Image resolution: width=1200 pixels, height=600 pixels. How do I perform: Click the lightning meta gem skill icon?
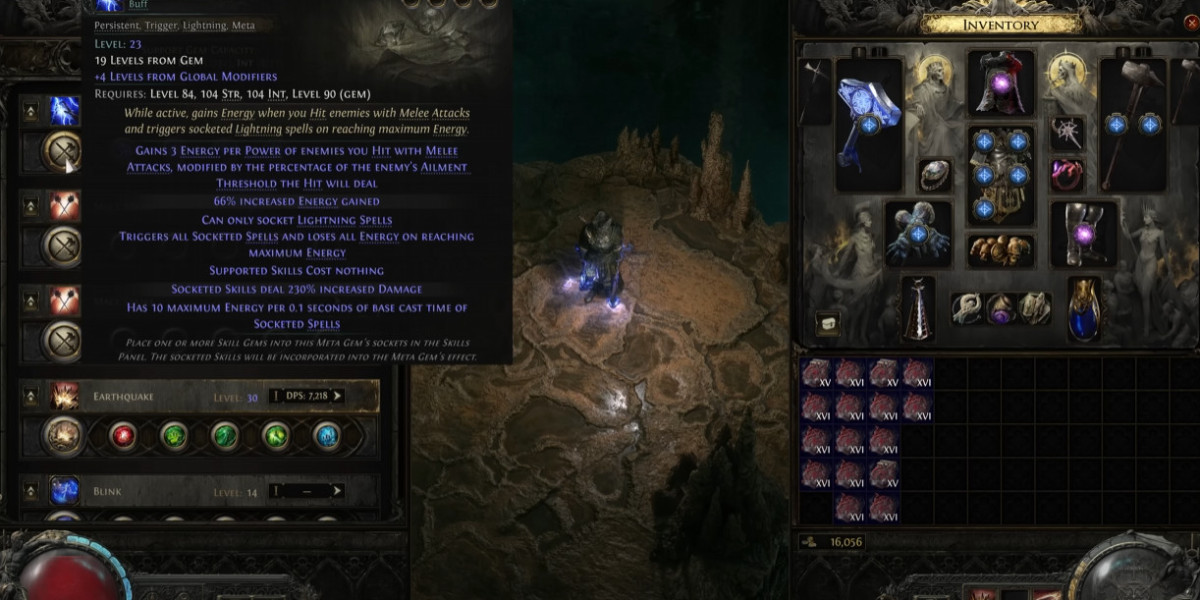point(65,110)
